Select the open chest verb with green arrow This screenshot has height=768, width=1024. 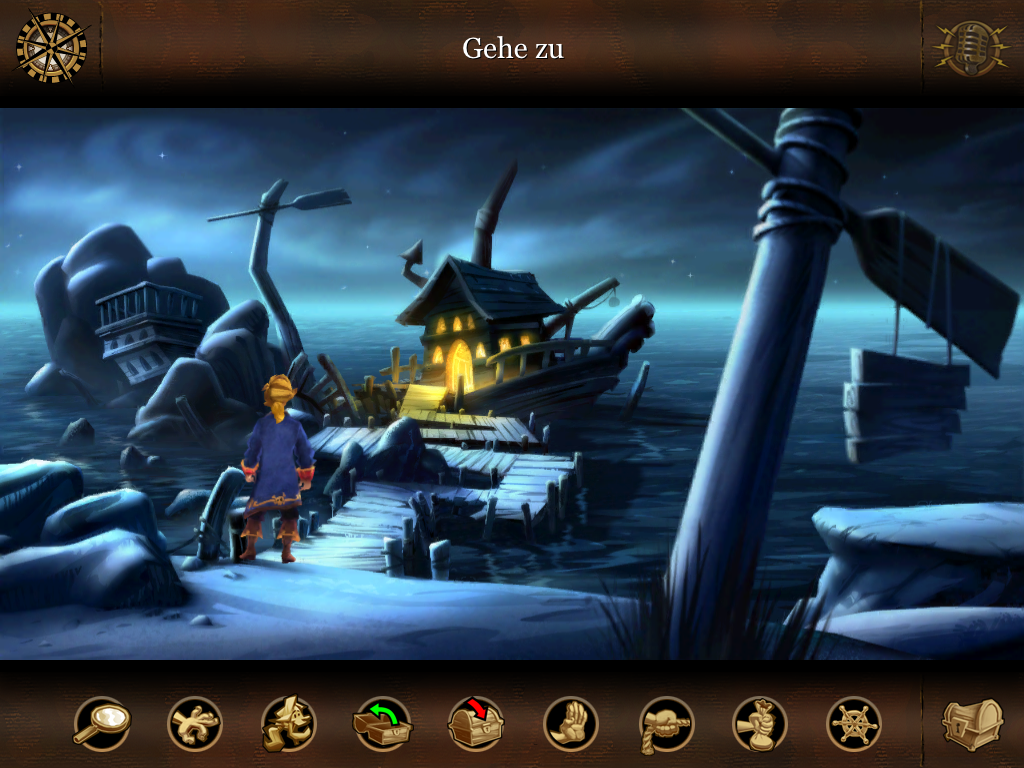(383, 723)
